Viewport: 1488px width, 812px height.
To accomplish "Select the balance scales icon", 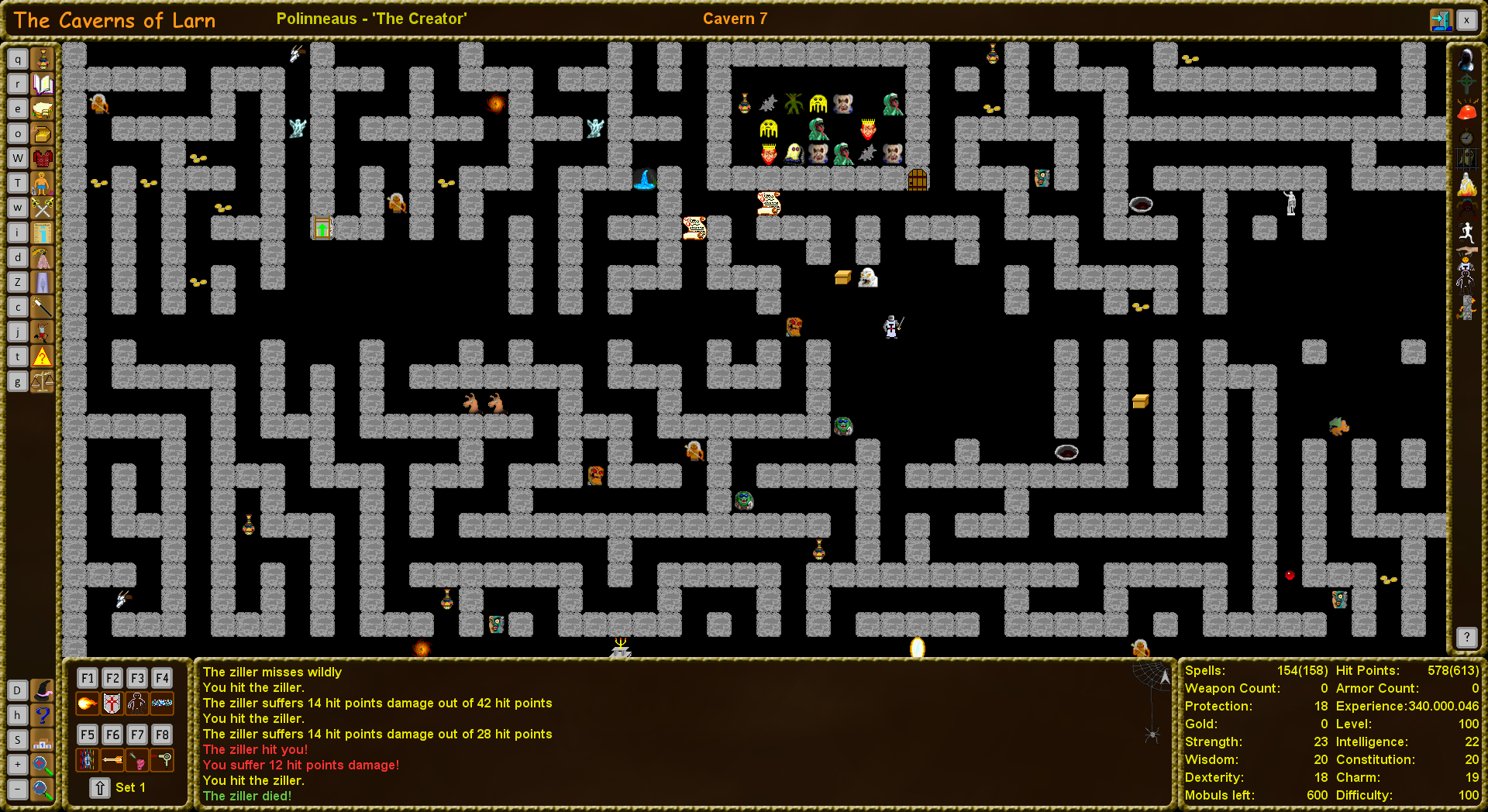I will point(43,381).
